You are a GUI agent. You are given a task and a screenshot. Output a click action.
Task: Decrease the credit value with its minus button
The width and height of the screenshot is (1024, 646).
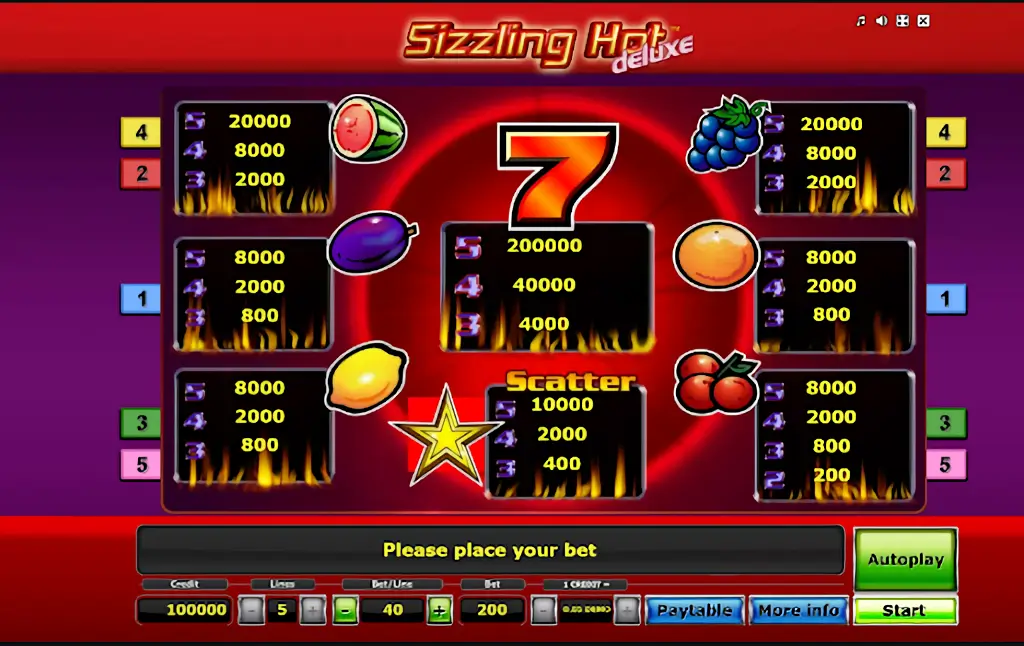pyautogui.click(x=543, y=610)
